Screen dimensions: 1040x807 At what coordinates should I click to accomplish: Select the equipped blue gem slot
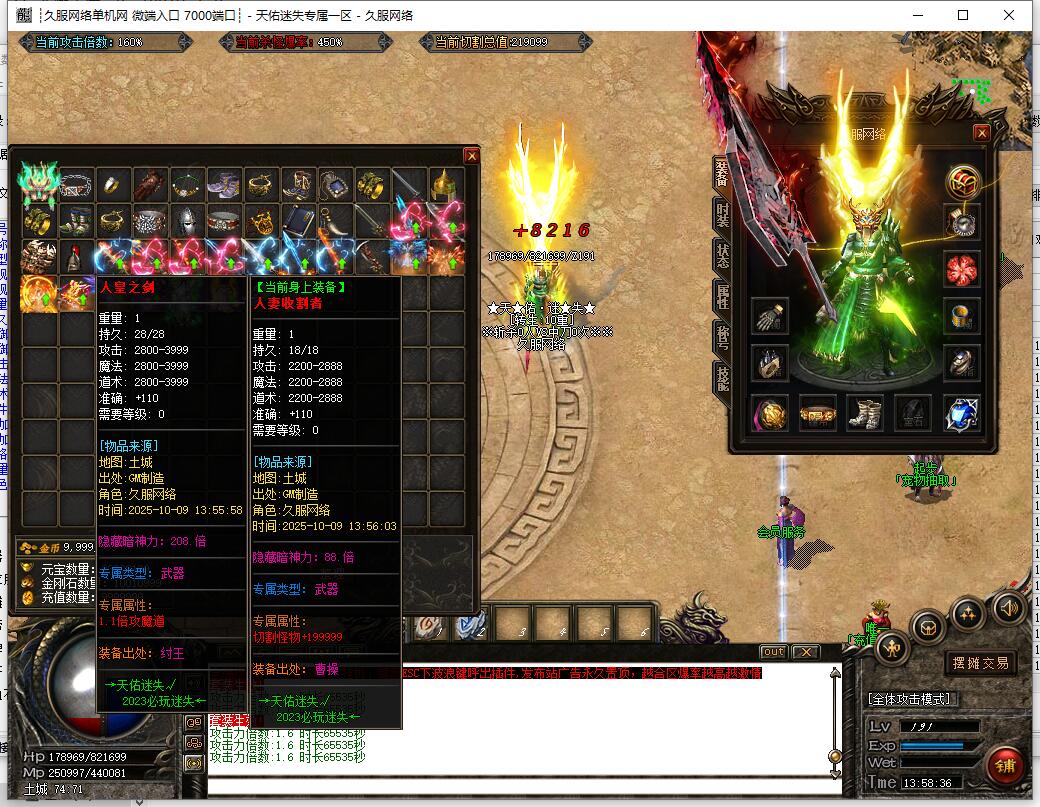(x=961, y=412)
